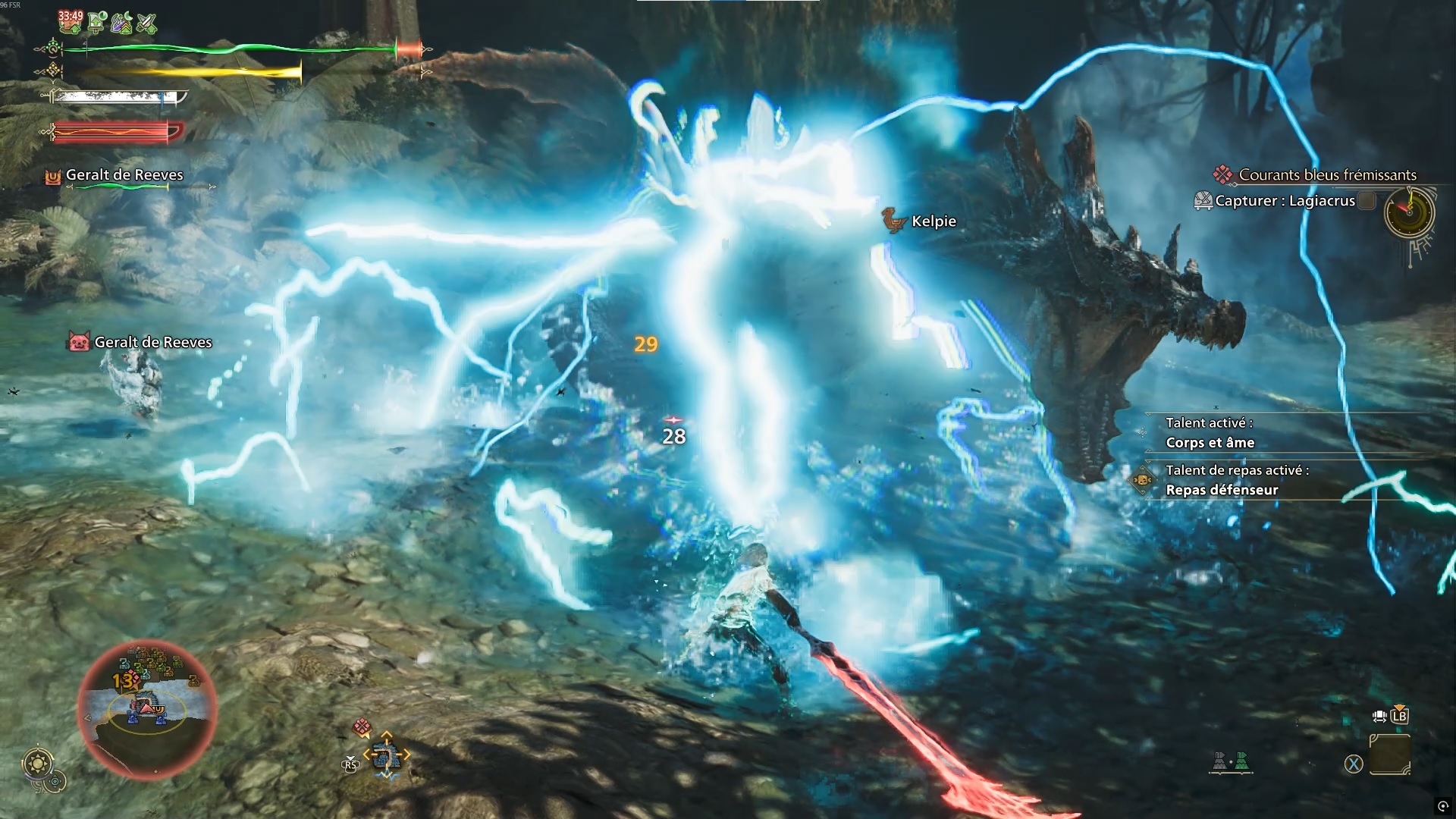Image resolution: width=1456 pixels, height=819 pixels.
Task: Open next target using the right chevron arrow
Action: [x=406, y=755]
